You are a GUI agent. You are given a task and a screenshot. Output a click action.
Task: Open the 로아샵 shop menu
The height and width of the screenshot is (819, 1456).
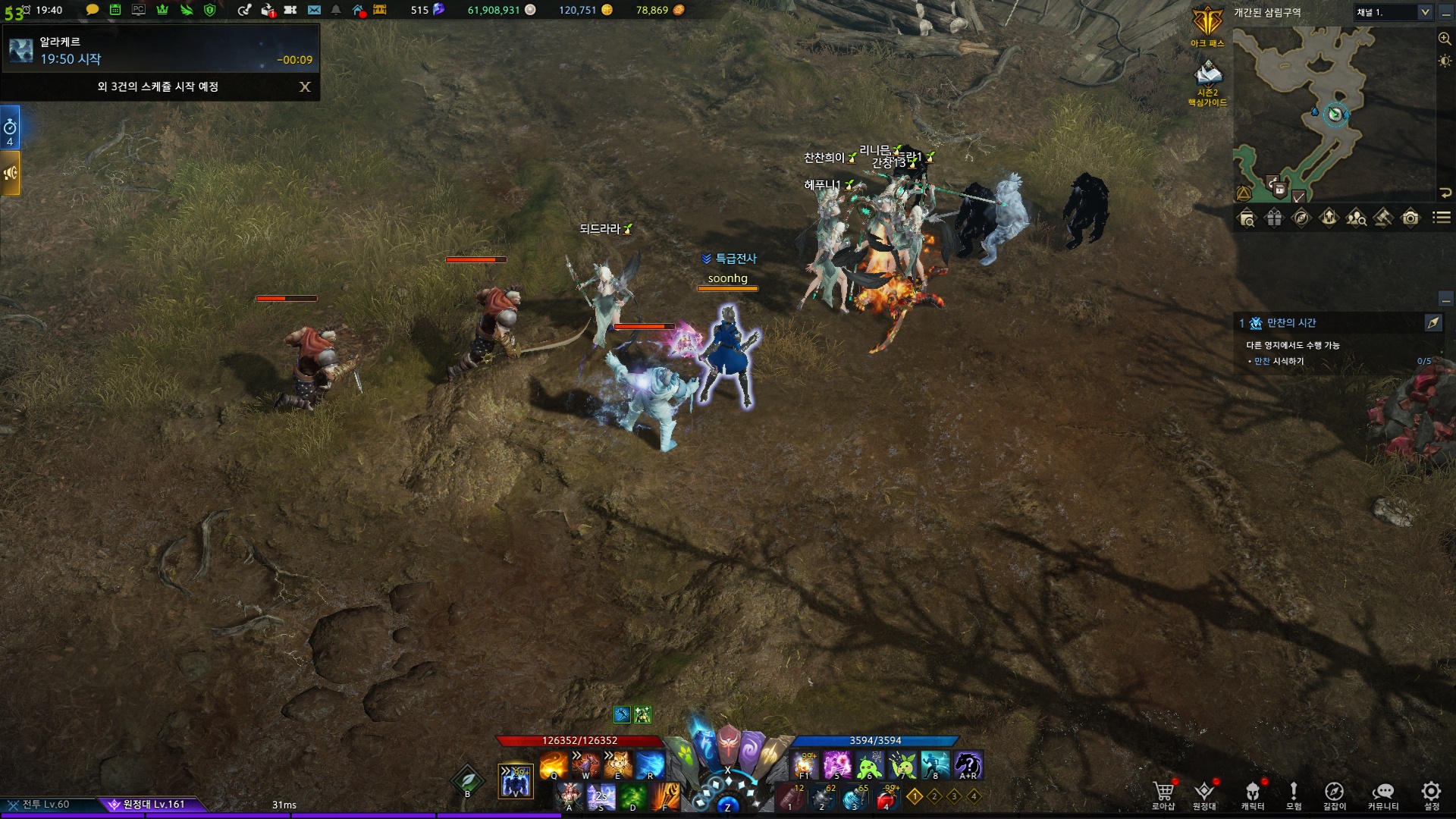1163,795
